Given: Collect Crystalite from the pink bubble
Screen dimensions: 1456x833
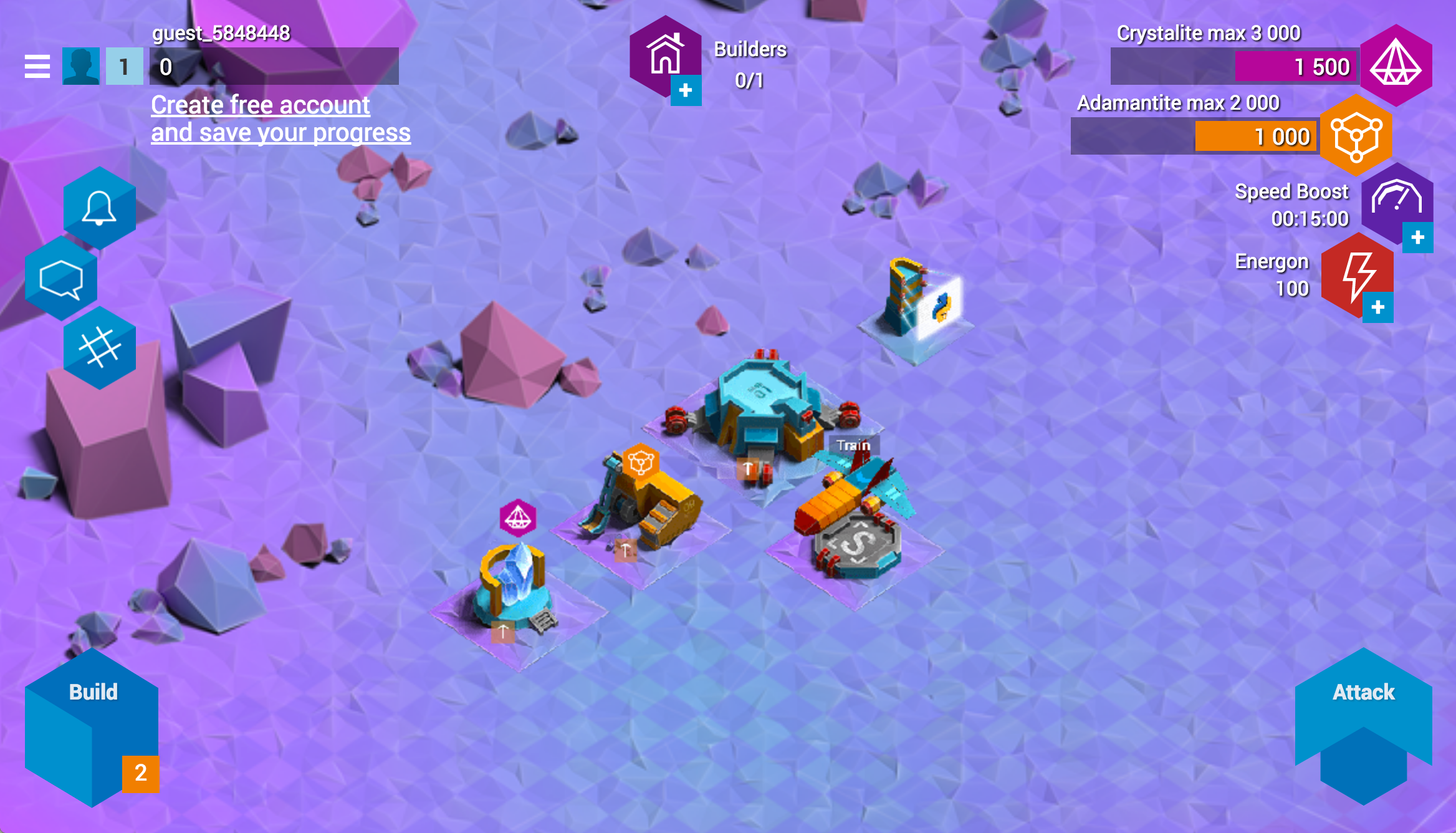Looking at the screenshot, I should point(518,518).
